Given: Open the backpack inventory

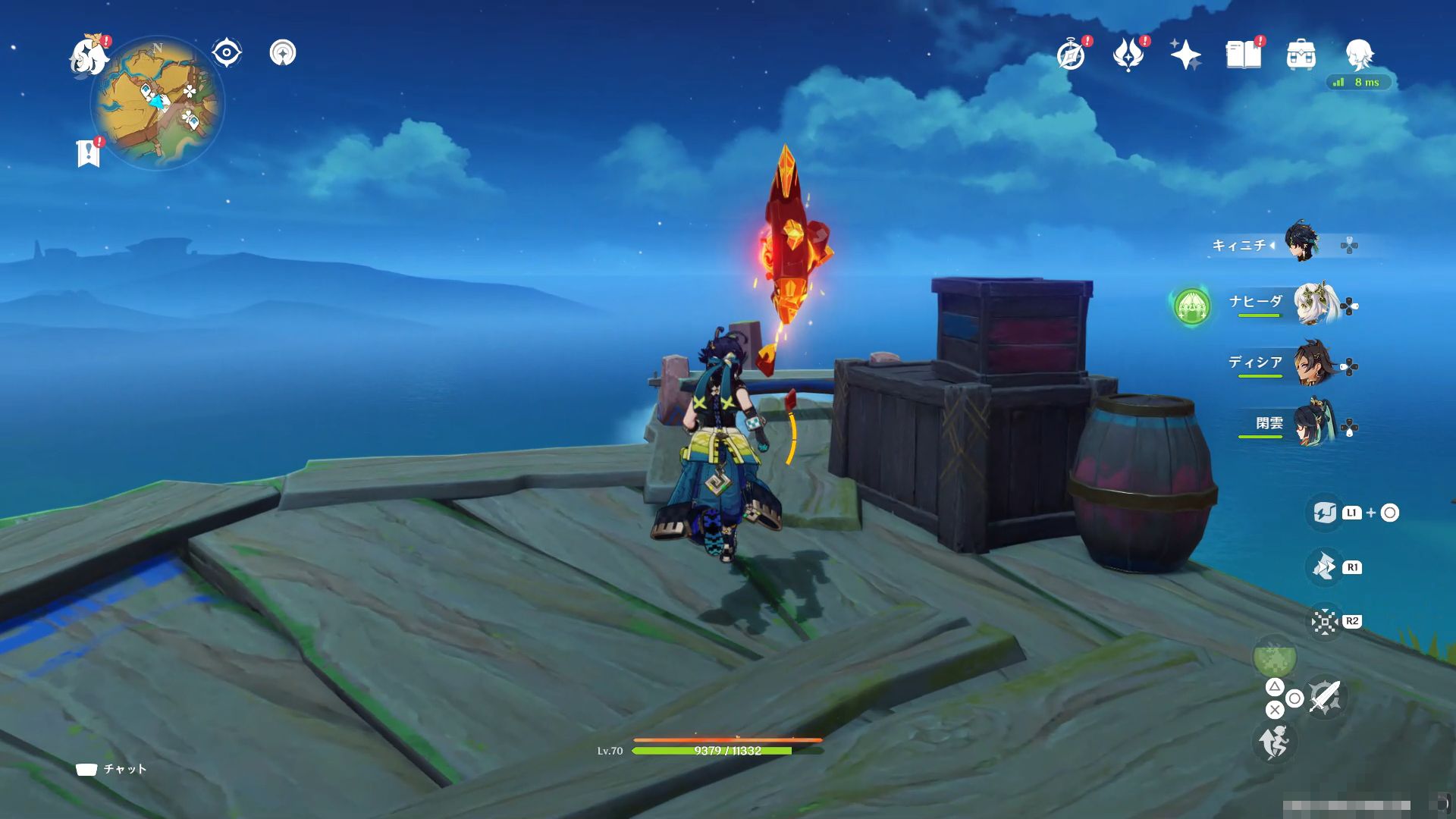Looking at the screenshot, I should click(x=1301, y=55).
